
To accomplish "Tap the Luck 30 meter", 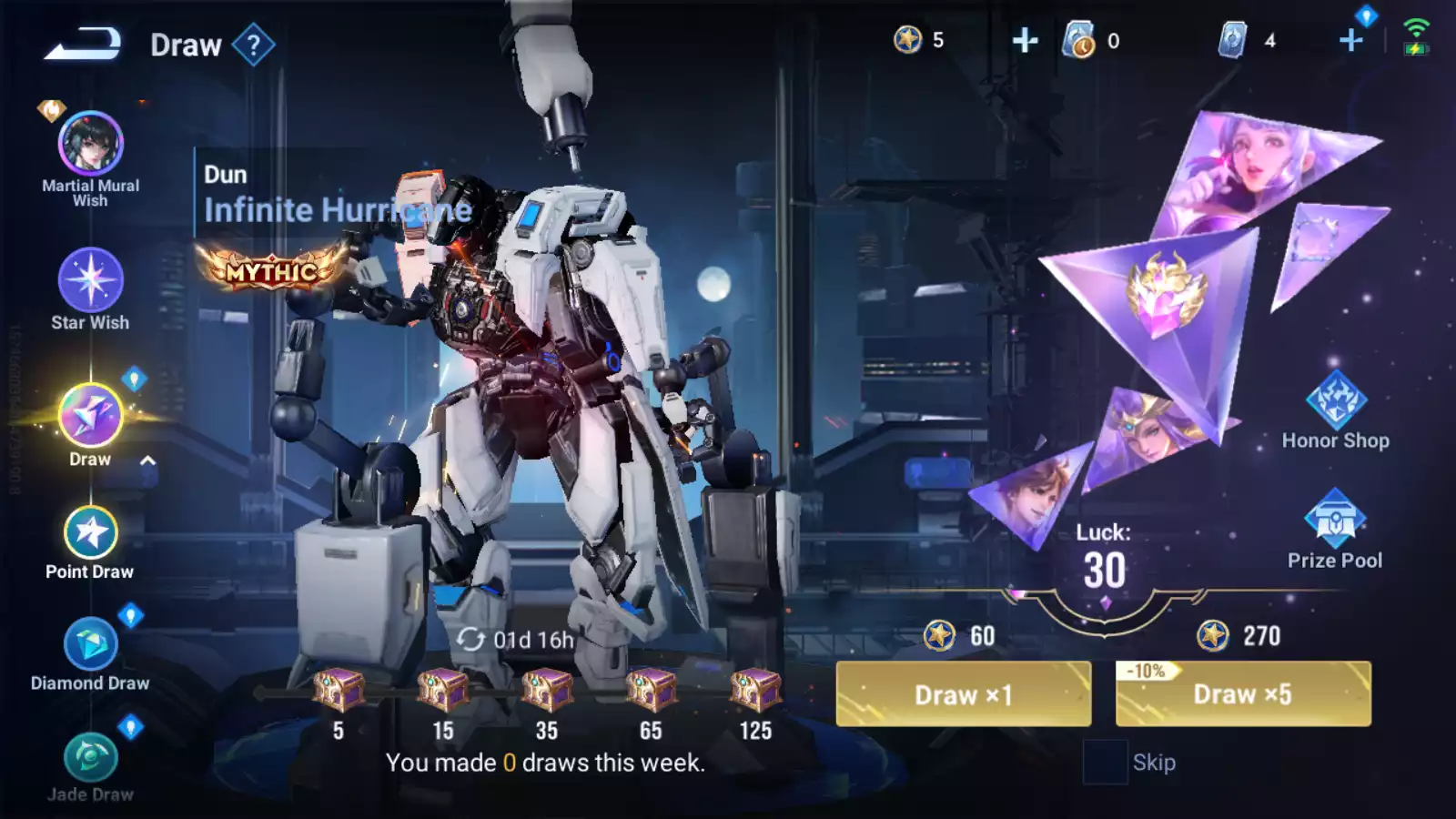I will click(1104, 560).
